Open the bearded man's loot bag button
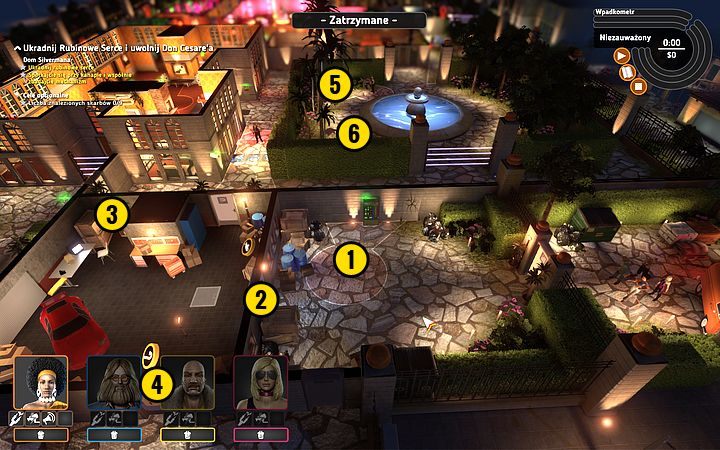This screenshot has width=720, height=450. point(113,435)
